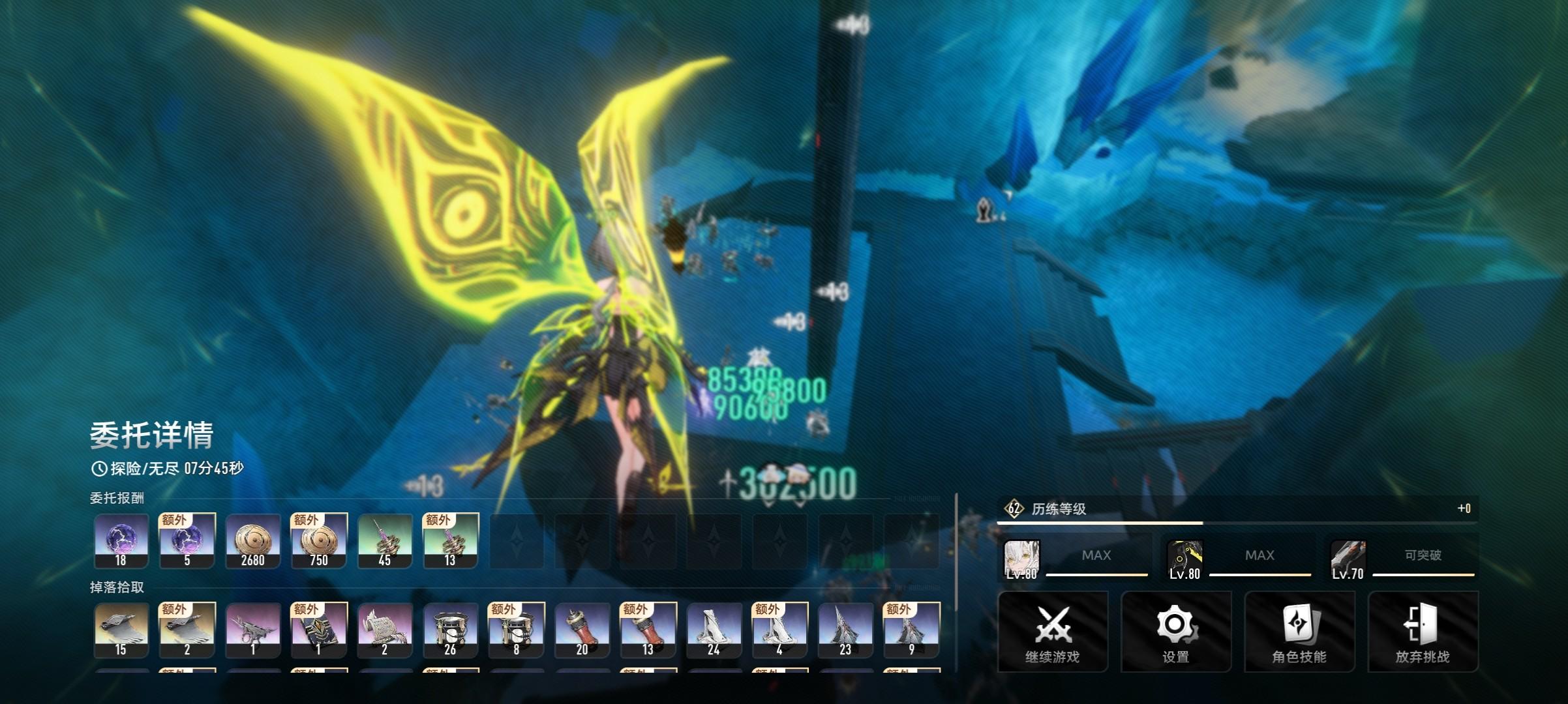Open the 角色技能 character skills menu
This screenshot has height=704, width=1568.
pos(1299,631)
